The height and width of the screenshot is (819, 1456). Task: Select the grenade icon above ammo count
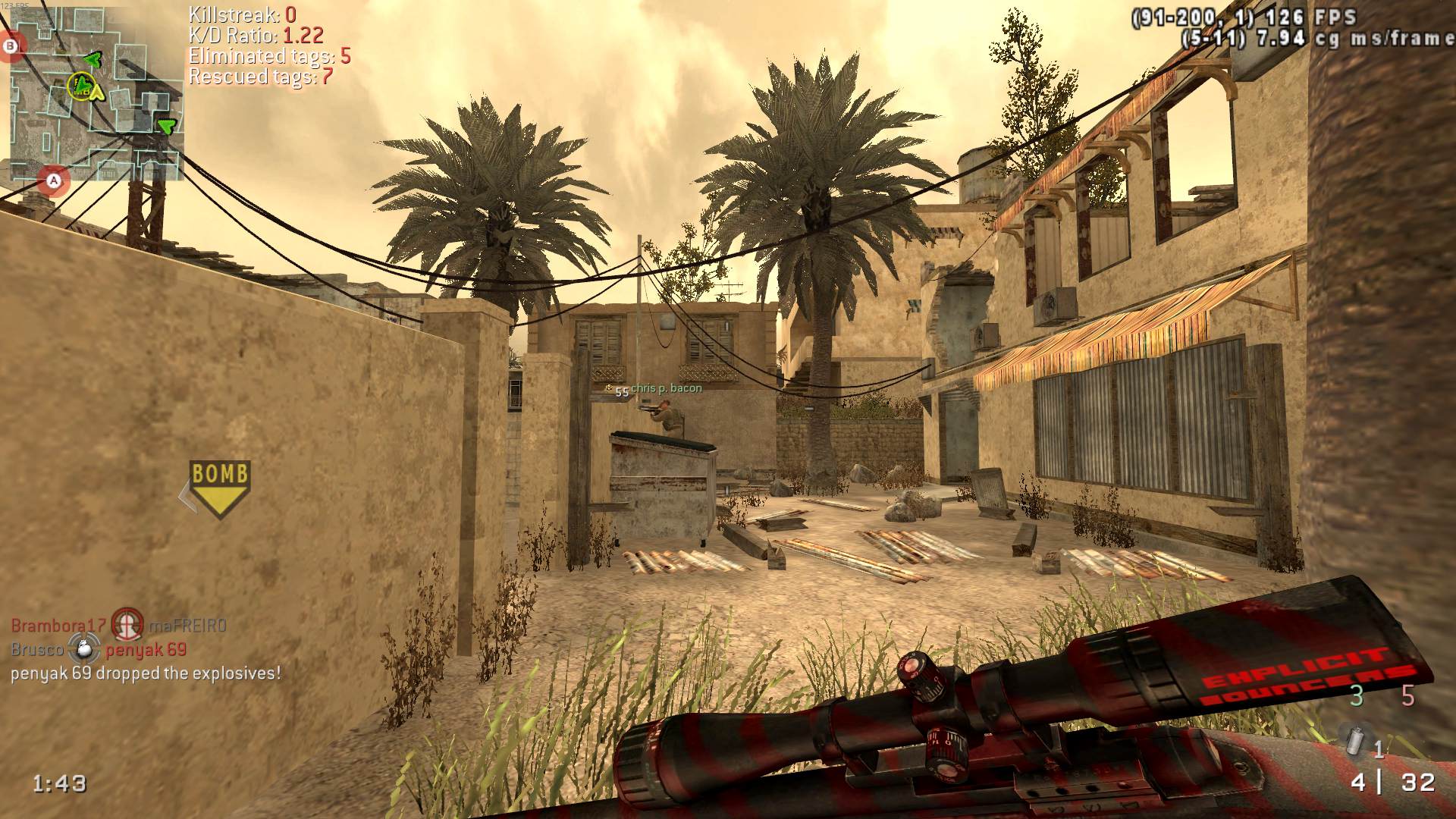point(1351,739)
